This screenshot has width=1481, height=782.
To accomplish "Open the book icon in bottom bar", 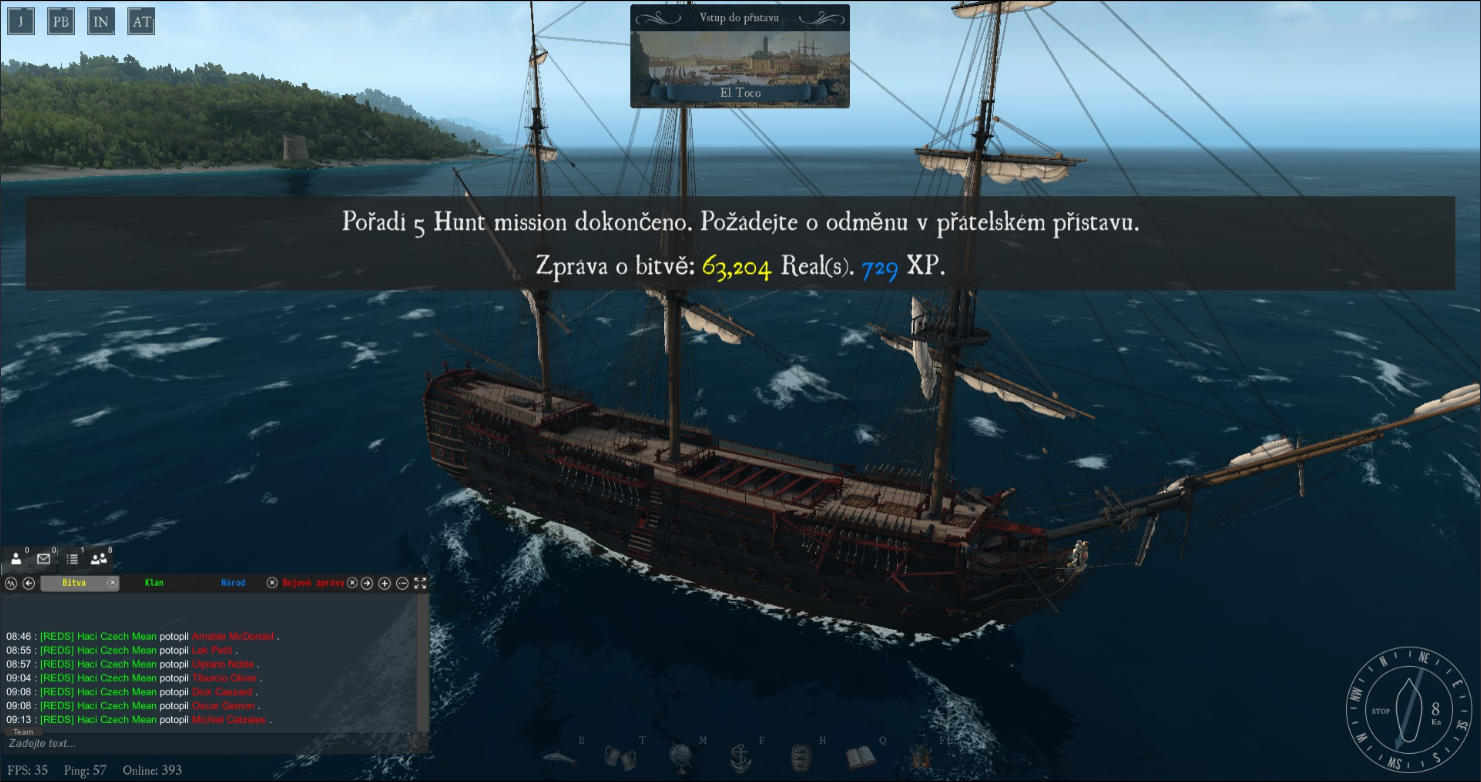I will pos(860,757).
